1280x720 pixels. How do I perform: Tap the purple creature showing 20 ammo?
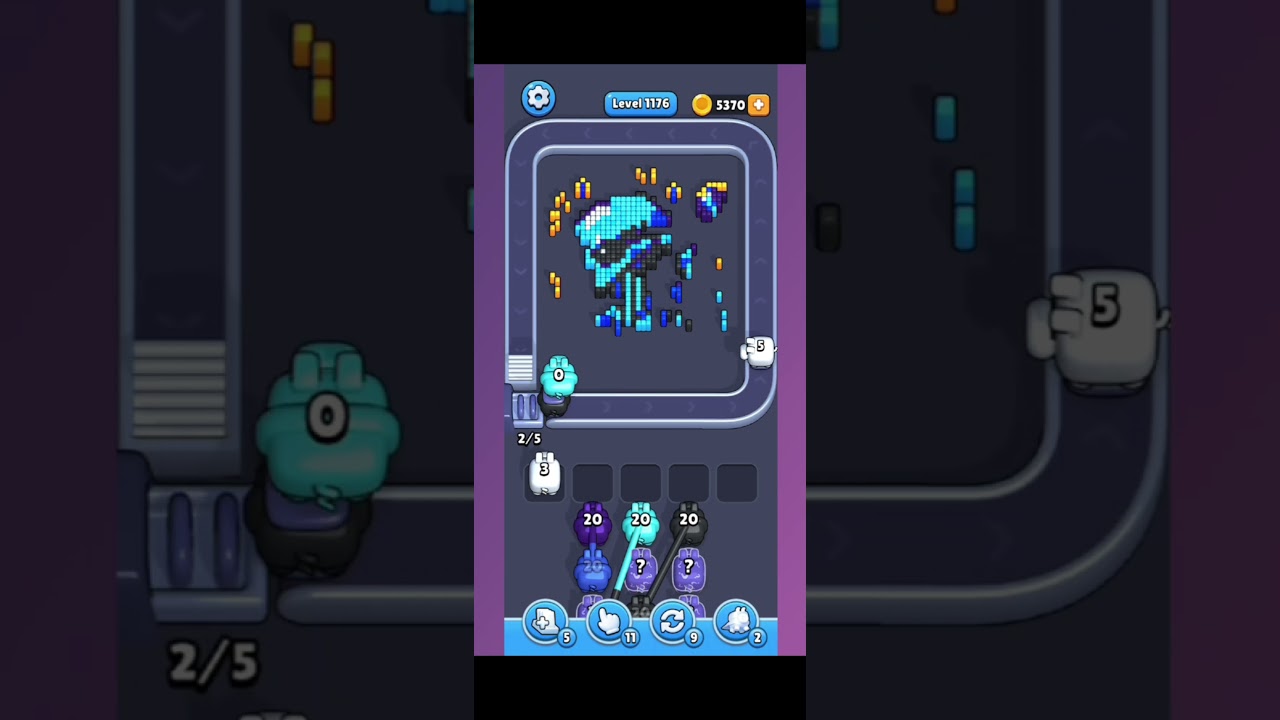[593, 525]
